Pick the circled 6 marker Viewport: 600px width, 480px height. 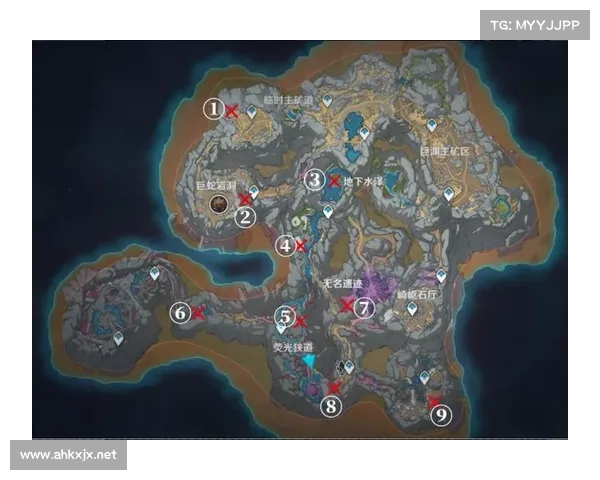pyautogui.click(x=180, y=313)
